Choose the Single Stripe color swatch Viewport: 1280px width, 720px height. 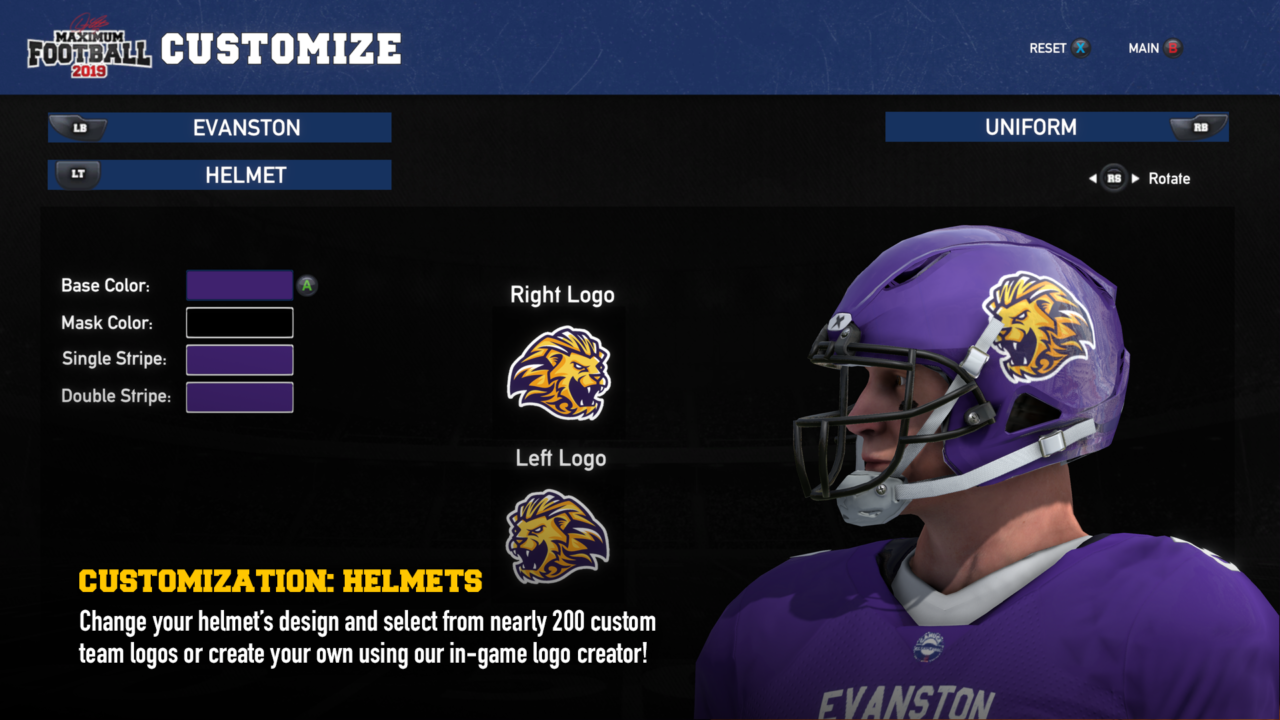(x=239, y=360)
